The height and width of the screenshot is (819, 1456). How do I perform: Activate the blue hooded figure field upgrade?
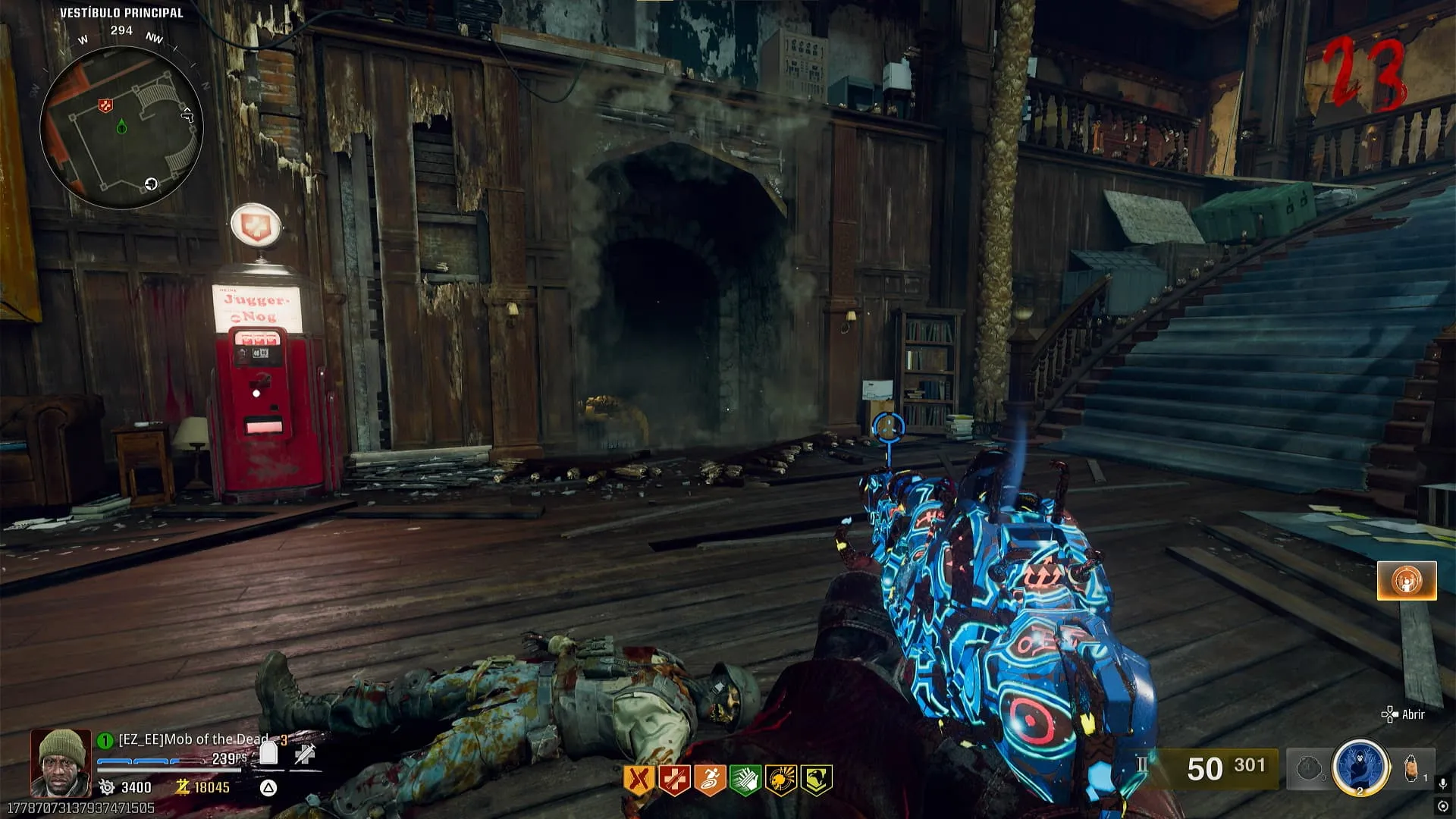(1360, 767)
